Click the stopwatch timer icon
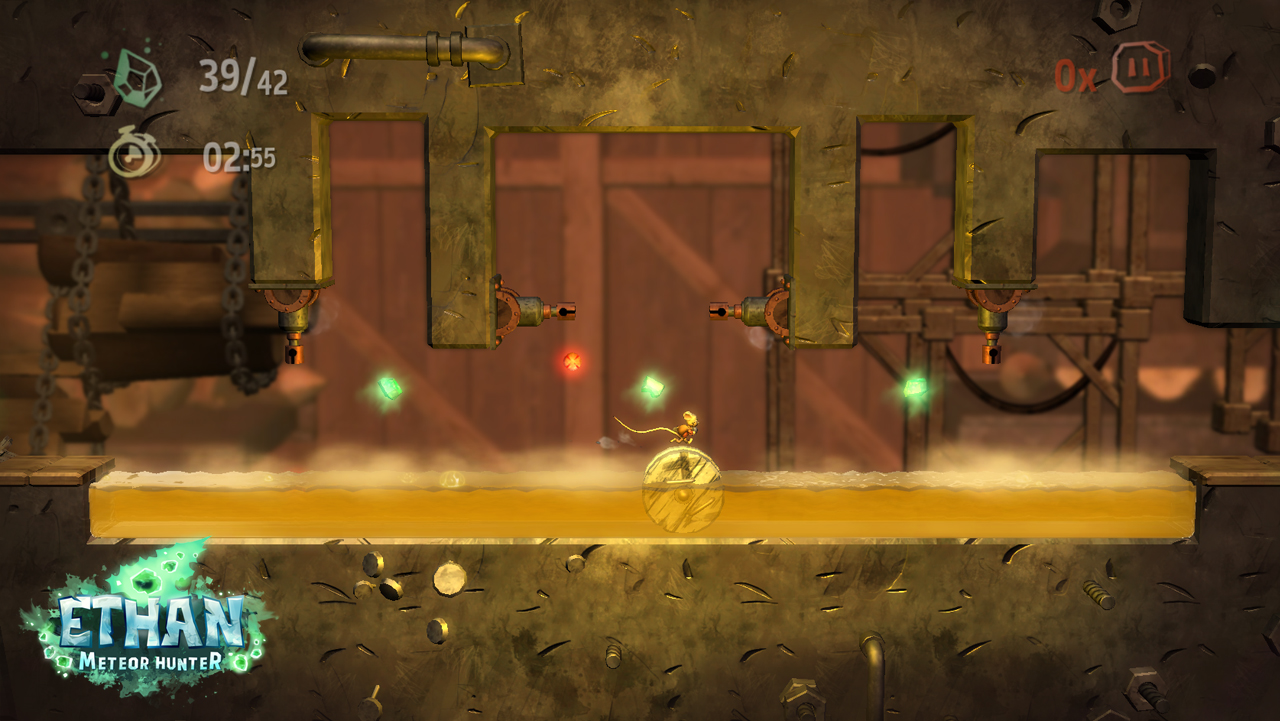The height and width of the screenshot is (721, 1280). (x=133, y=153)
